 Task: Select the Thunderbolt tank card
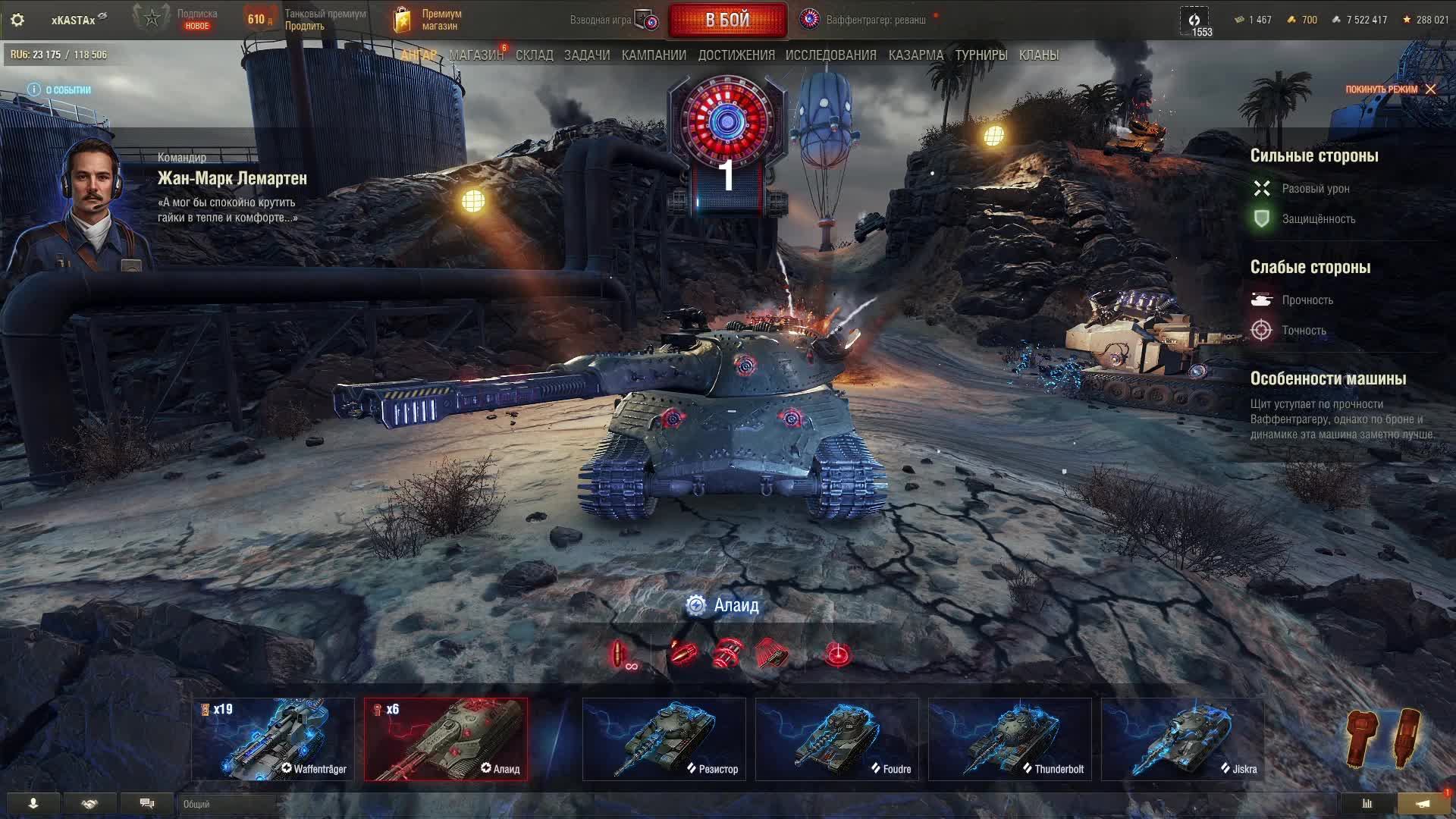pos(1009,739)
